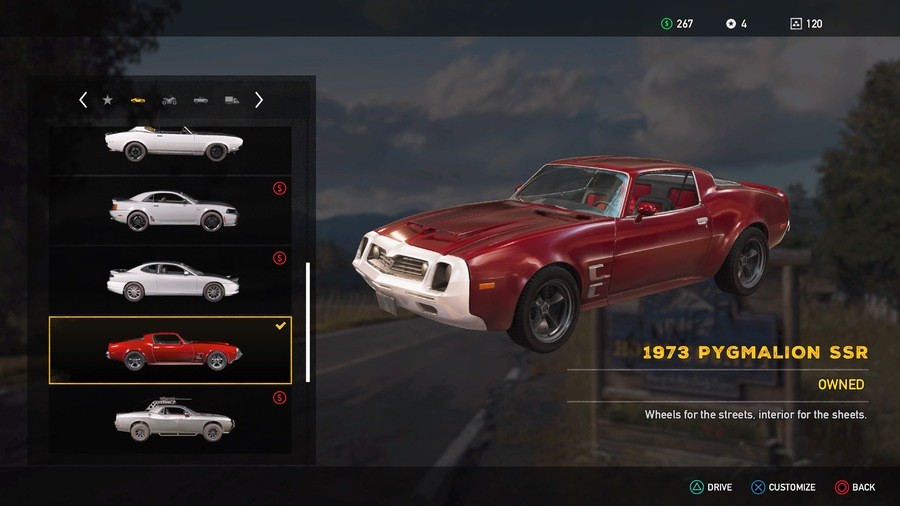Image resolution: width=900 pixels, height=506 pixels.
Task: Select the red 1973 Pygmalion SSR entry
Action: pos(170,351)
